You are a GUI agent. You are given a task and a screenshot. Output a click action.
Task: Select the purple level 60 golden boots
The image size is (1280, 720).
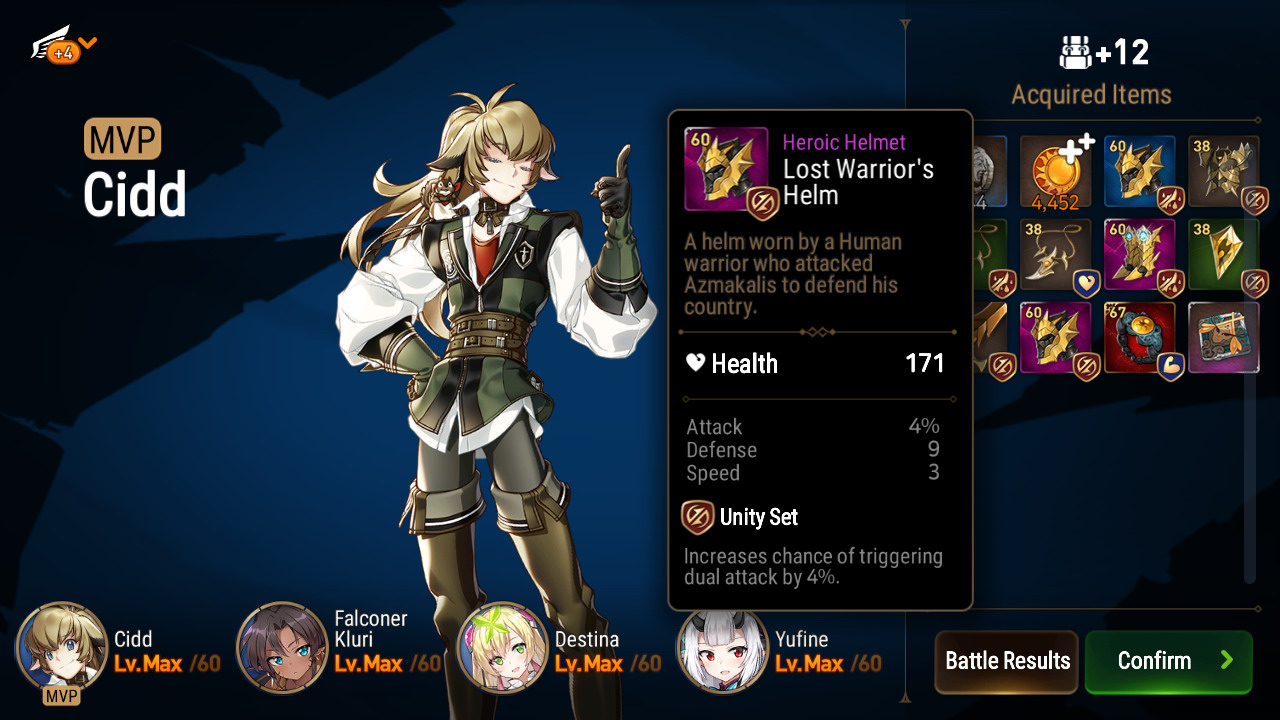pos(1139,255)
